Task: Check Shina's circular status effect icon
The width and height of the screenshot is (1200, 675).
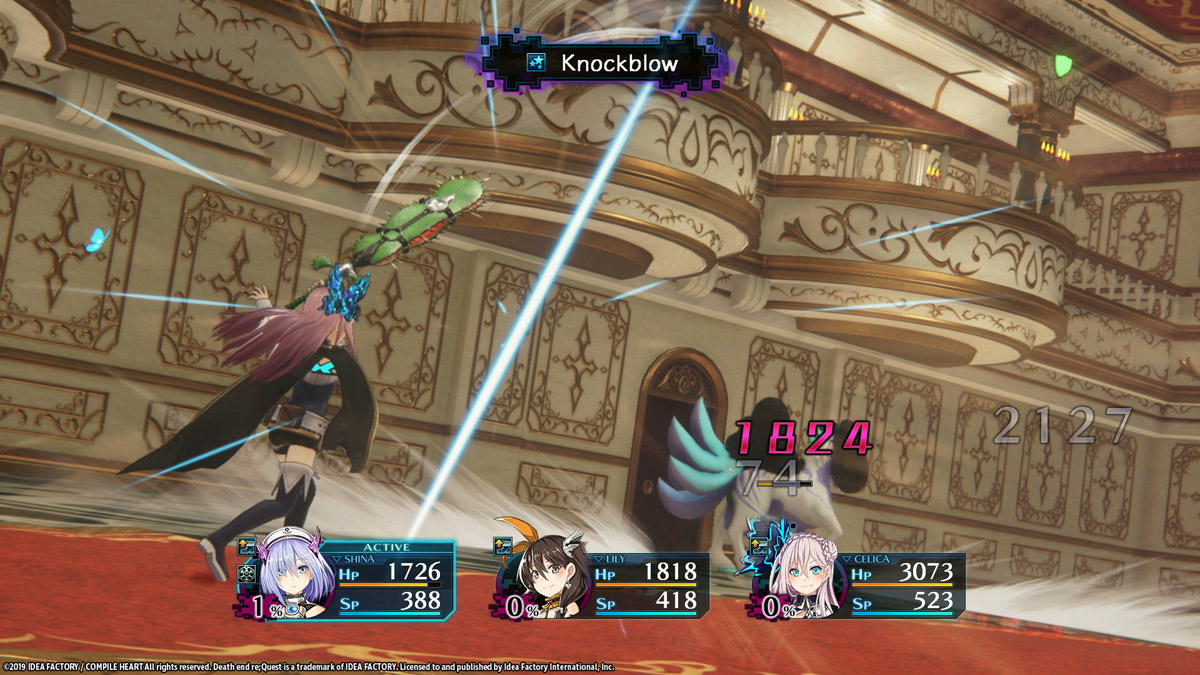Action: tap(247, 573)
